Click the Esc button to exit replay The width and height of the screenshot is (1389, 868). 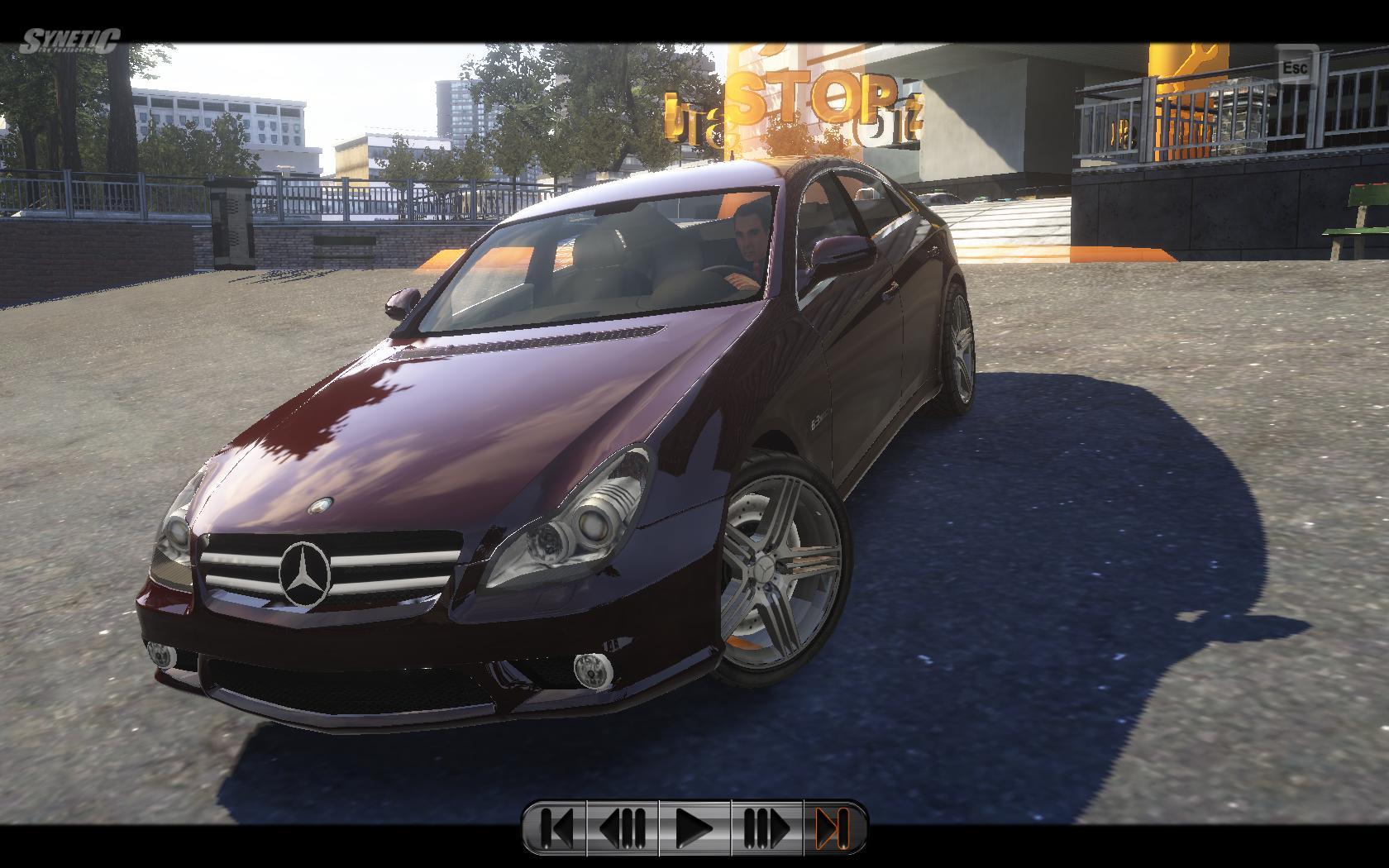[x=1296, y=67]
